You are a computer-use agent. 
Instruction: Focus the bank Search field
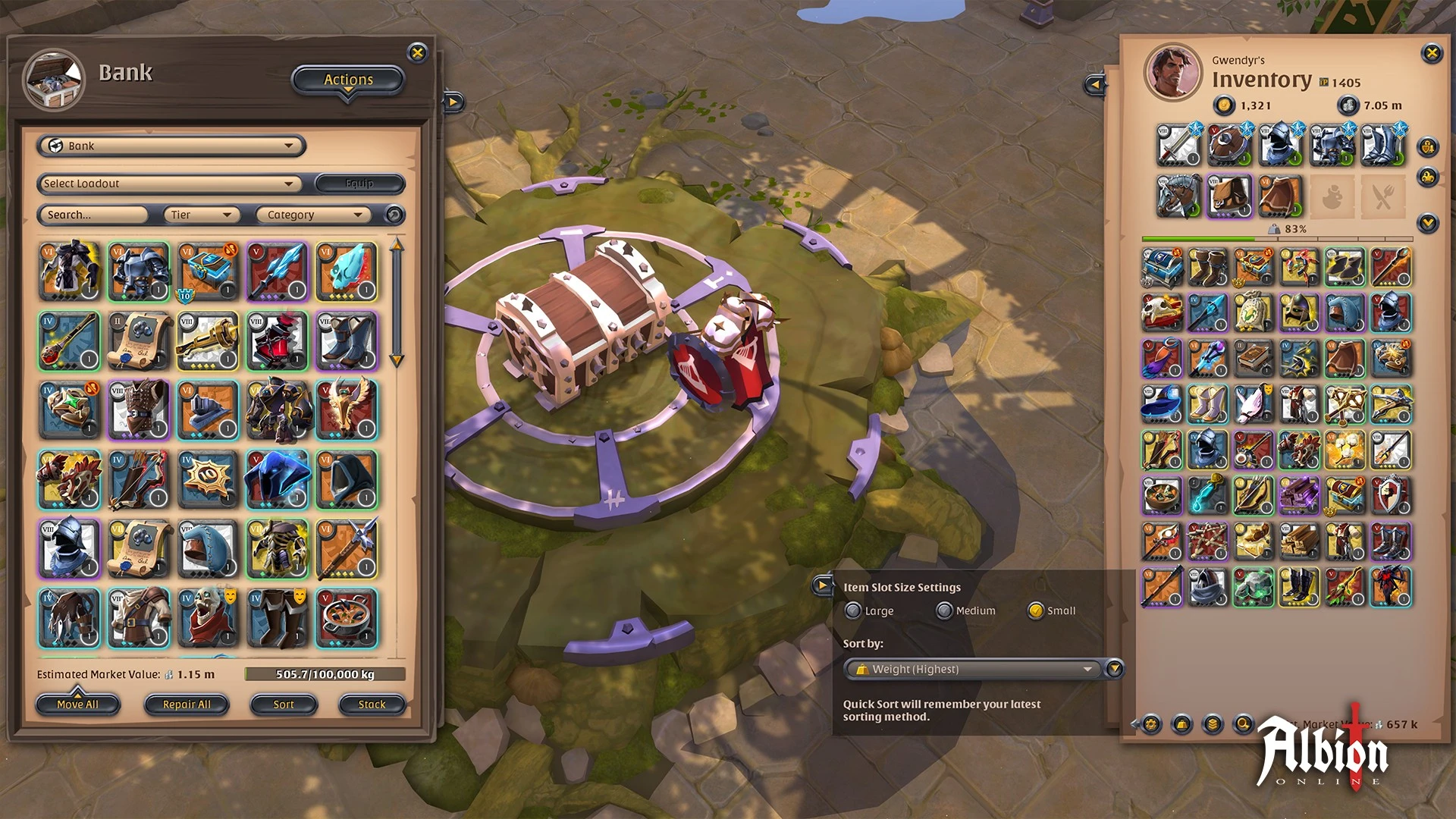(x=93, y=215)
